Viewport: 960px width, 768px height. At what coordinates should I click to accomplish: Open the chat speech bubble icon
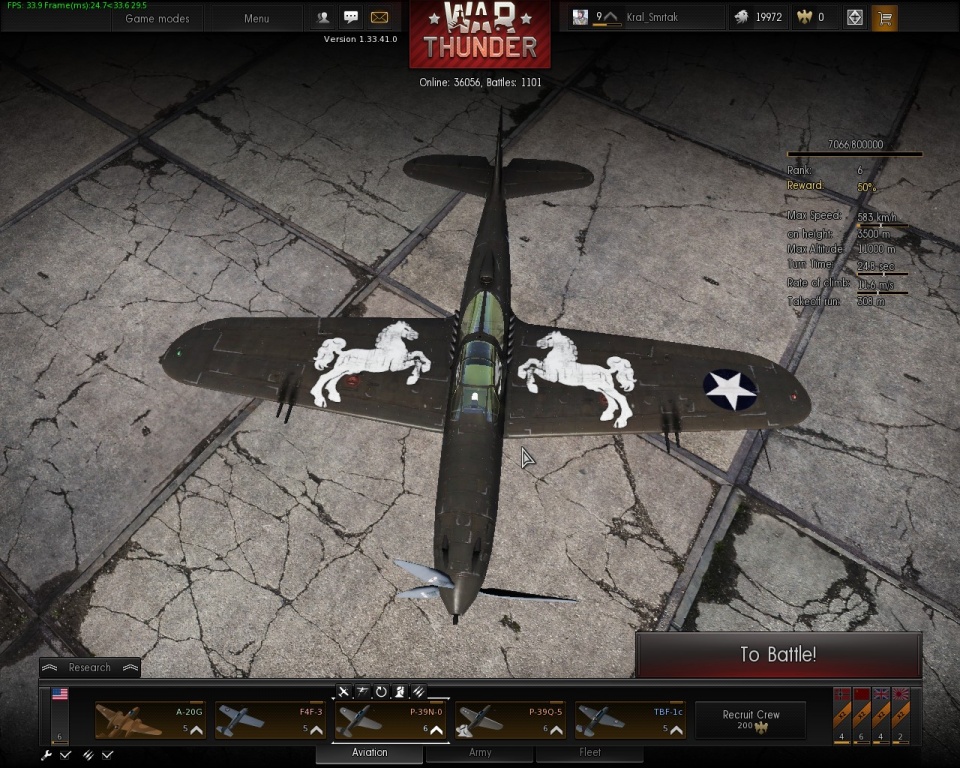[351, 17]
